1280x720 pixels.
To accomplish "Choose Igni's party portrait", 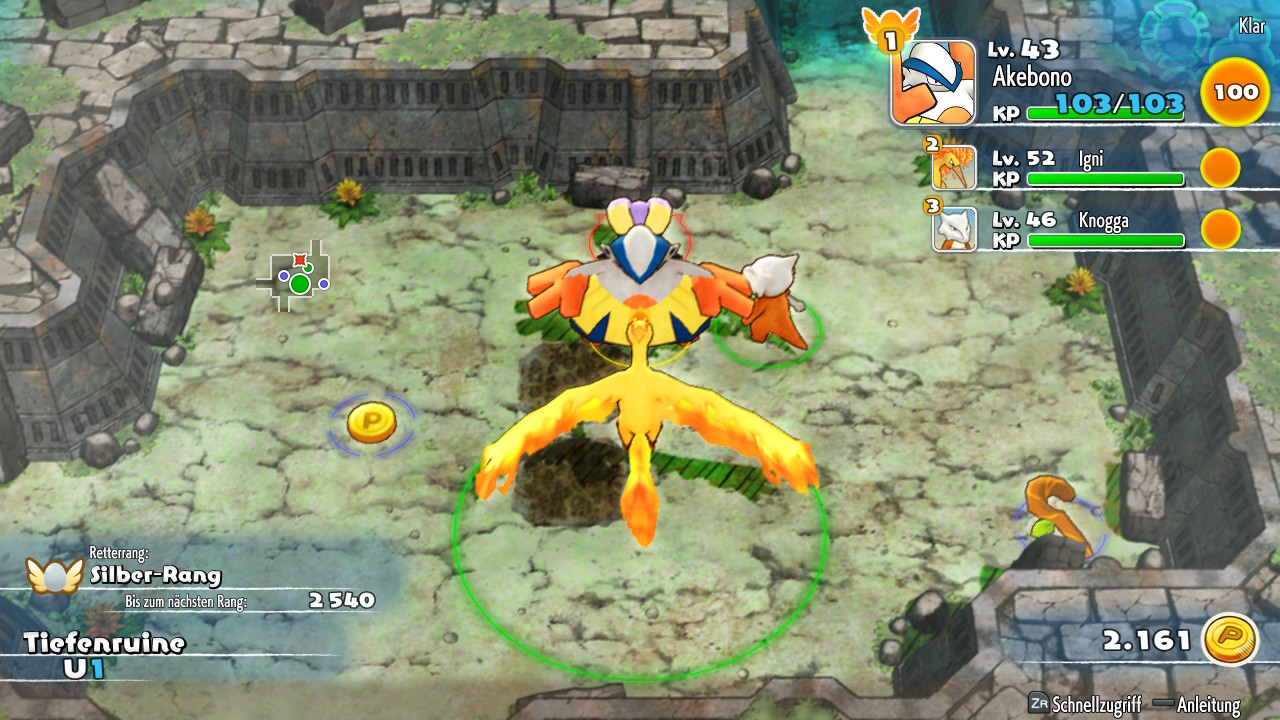I will 953,168.
